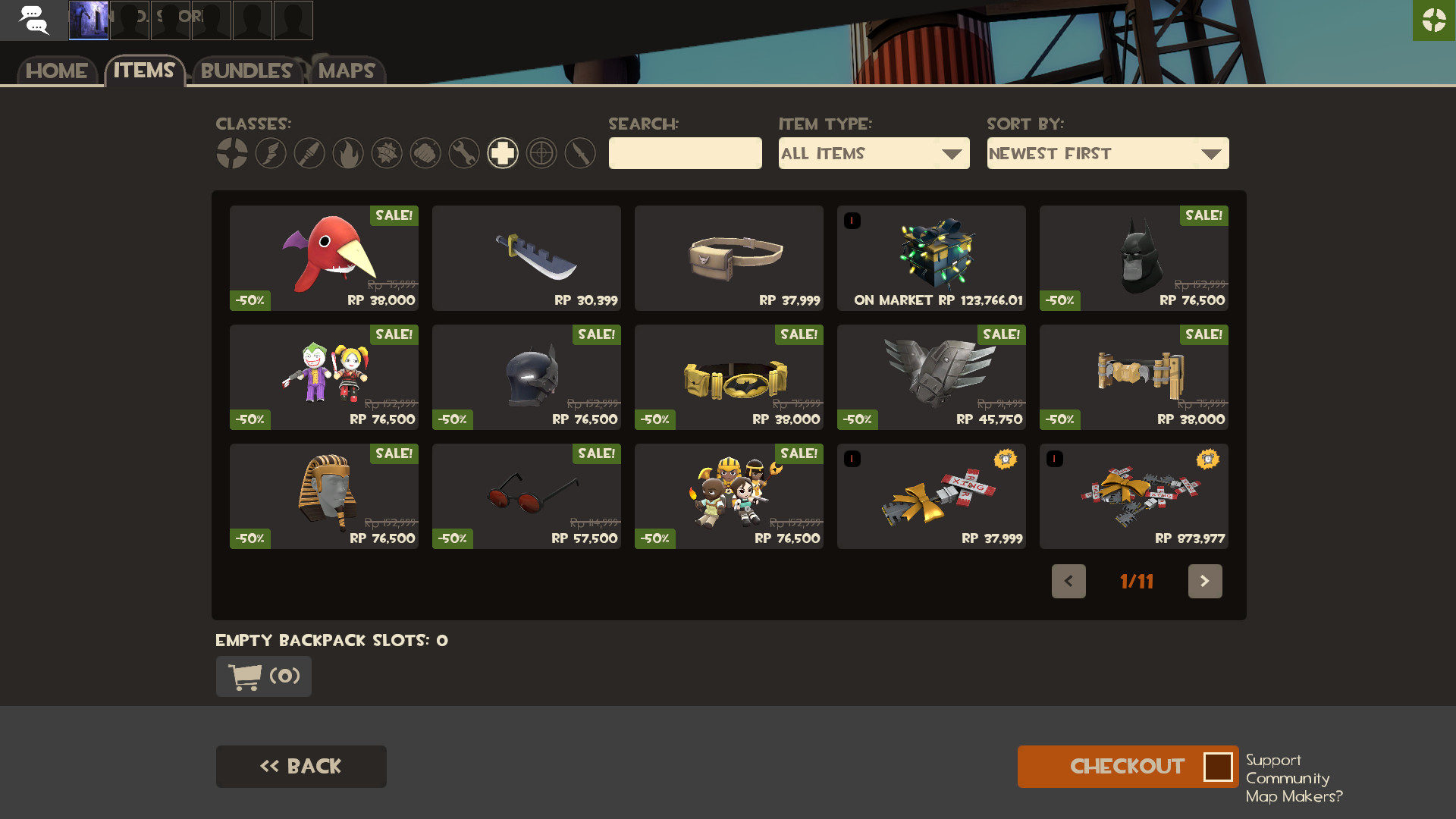This screenshot has height=819, width=1456.
Task: Open the shopping cart
Action: [263, 676]
